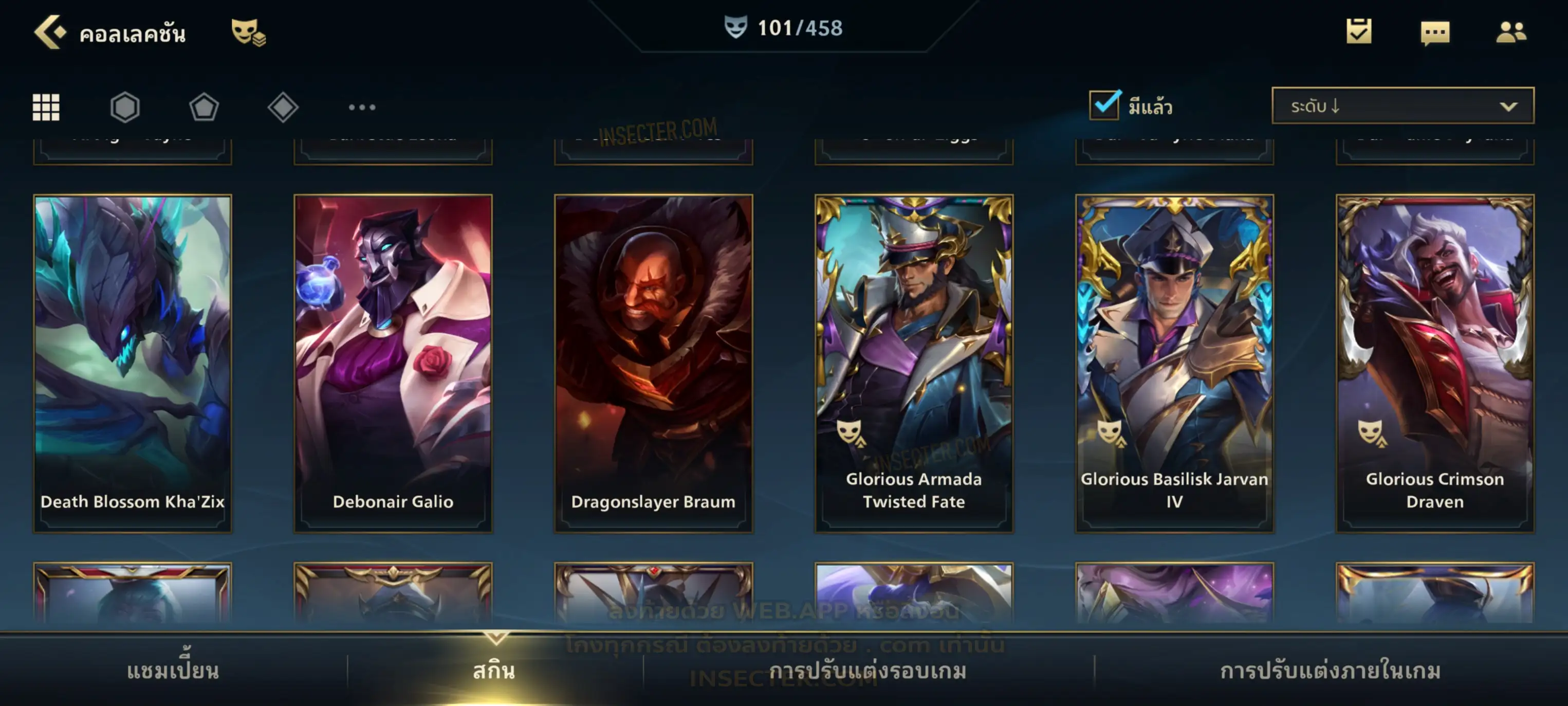Open the chat speech bubble
Image resolution: width=1568 pixels, height=706 pixels.
click(x=1434, y=33)
